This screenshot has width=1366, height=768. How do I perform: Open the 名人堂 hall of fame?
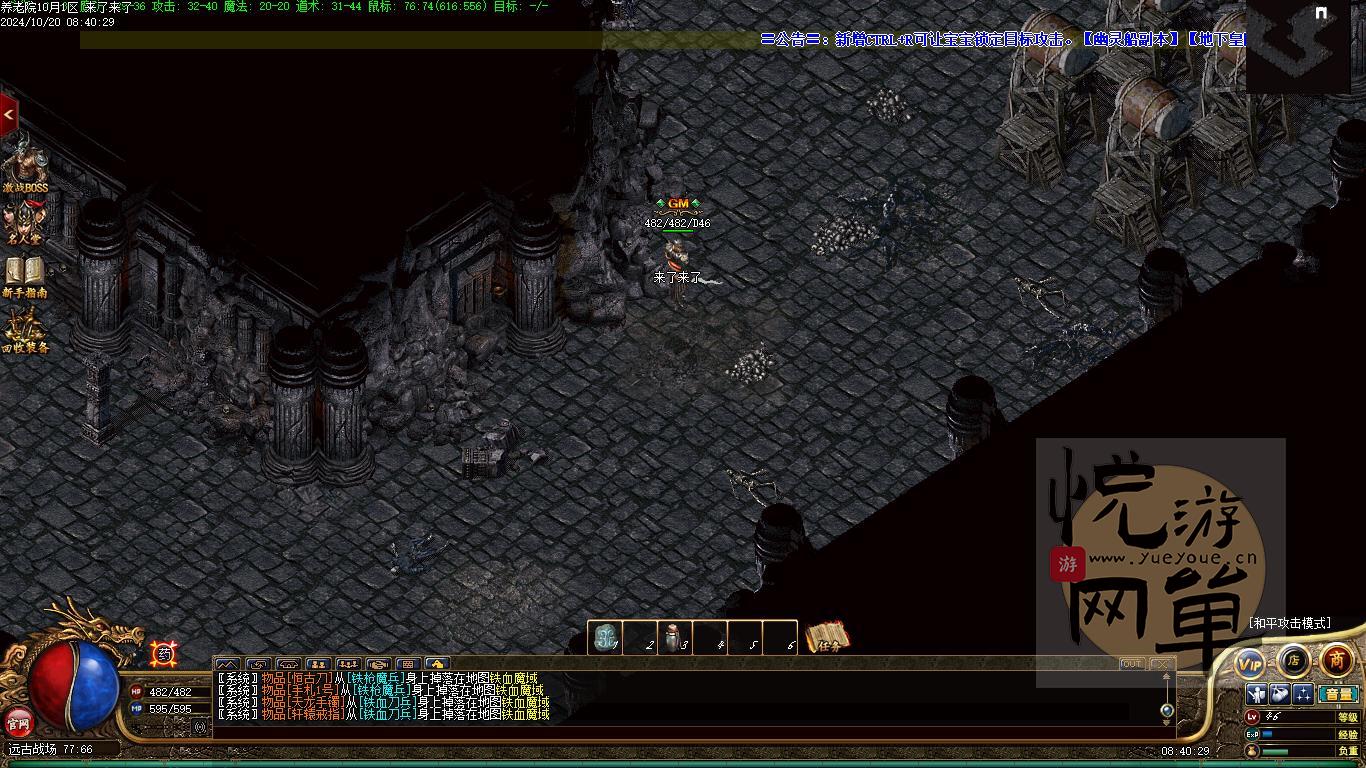[25, 222]
